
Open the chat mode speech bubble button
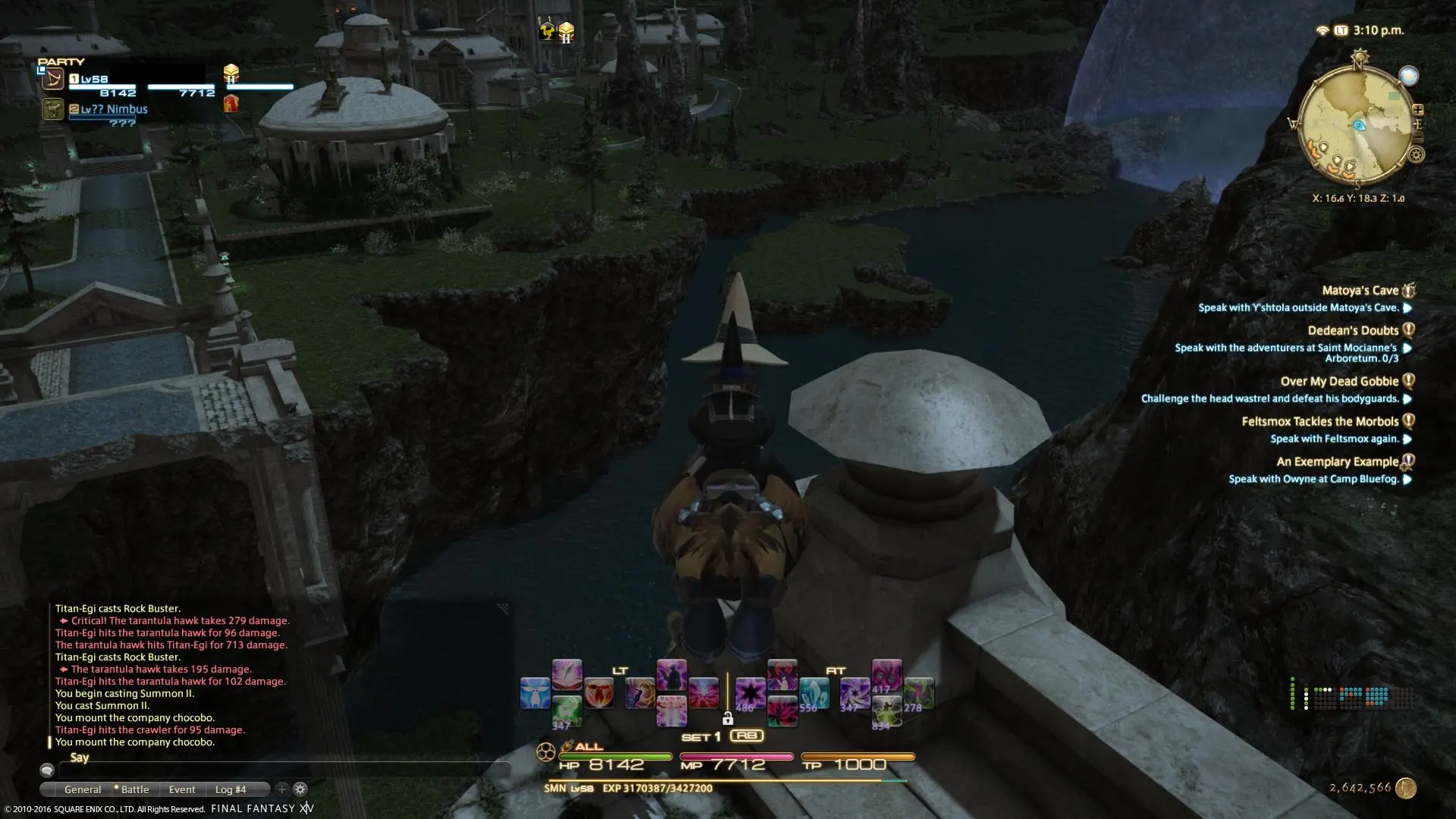point(47,770)
